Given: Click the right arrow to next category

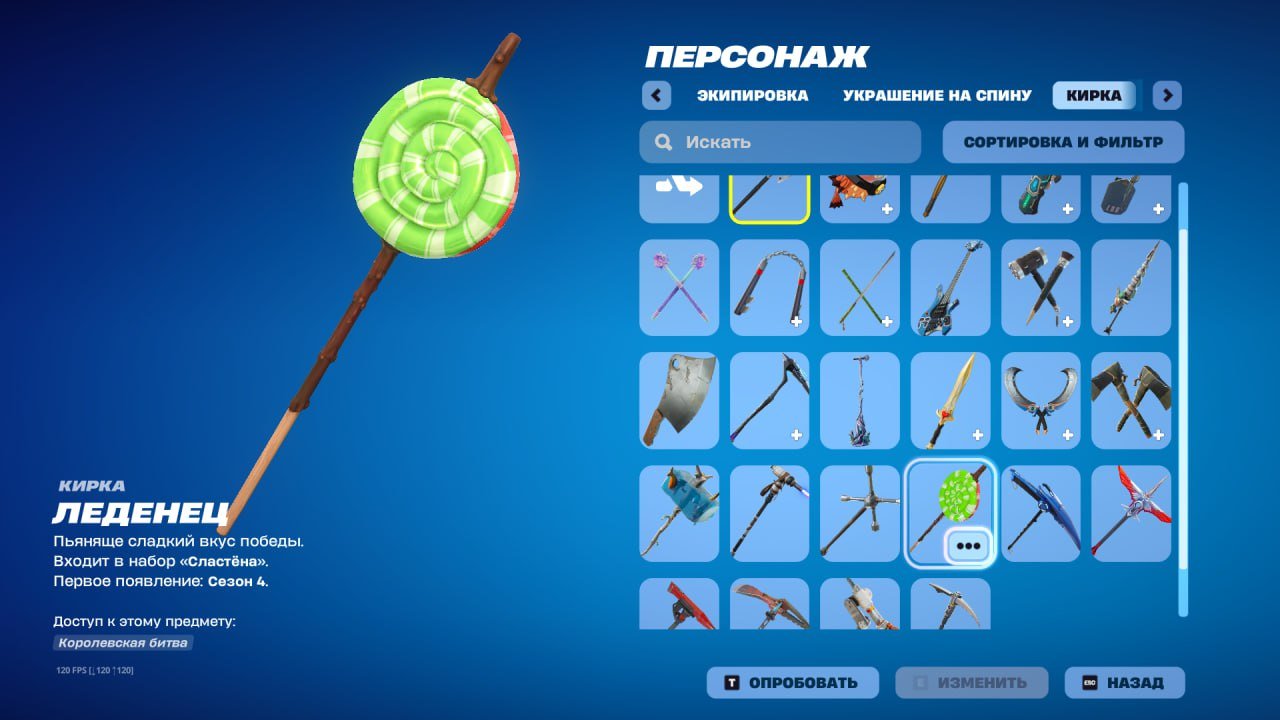Looking at the screenshot, I should click(x=1166, y=94).
